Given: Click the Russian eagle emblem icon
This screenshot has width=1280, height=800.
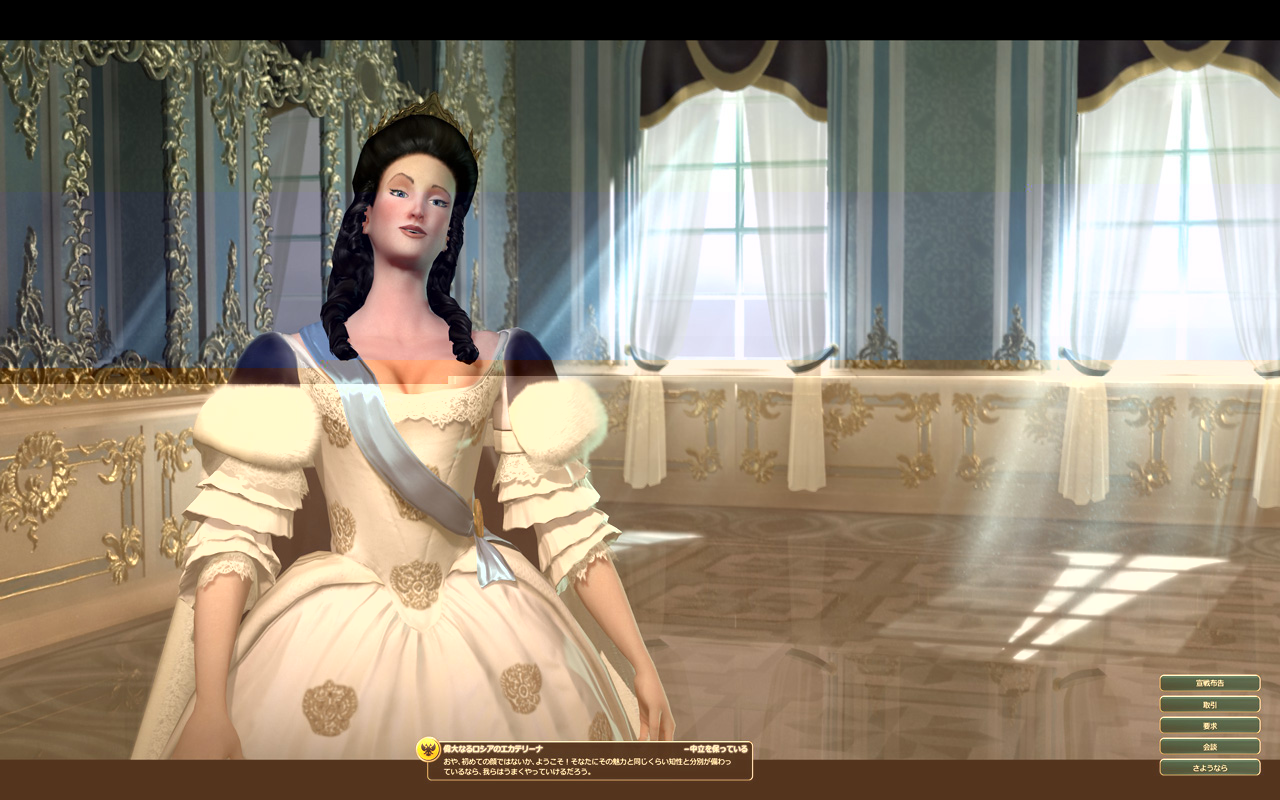Looking at the screenshot, I should (429, 750).
